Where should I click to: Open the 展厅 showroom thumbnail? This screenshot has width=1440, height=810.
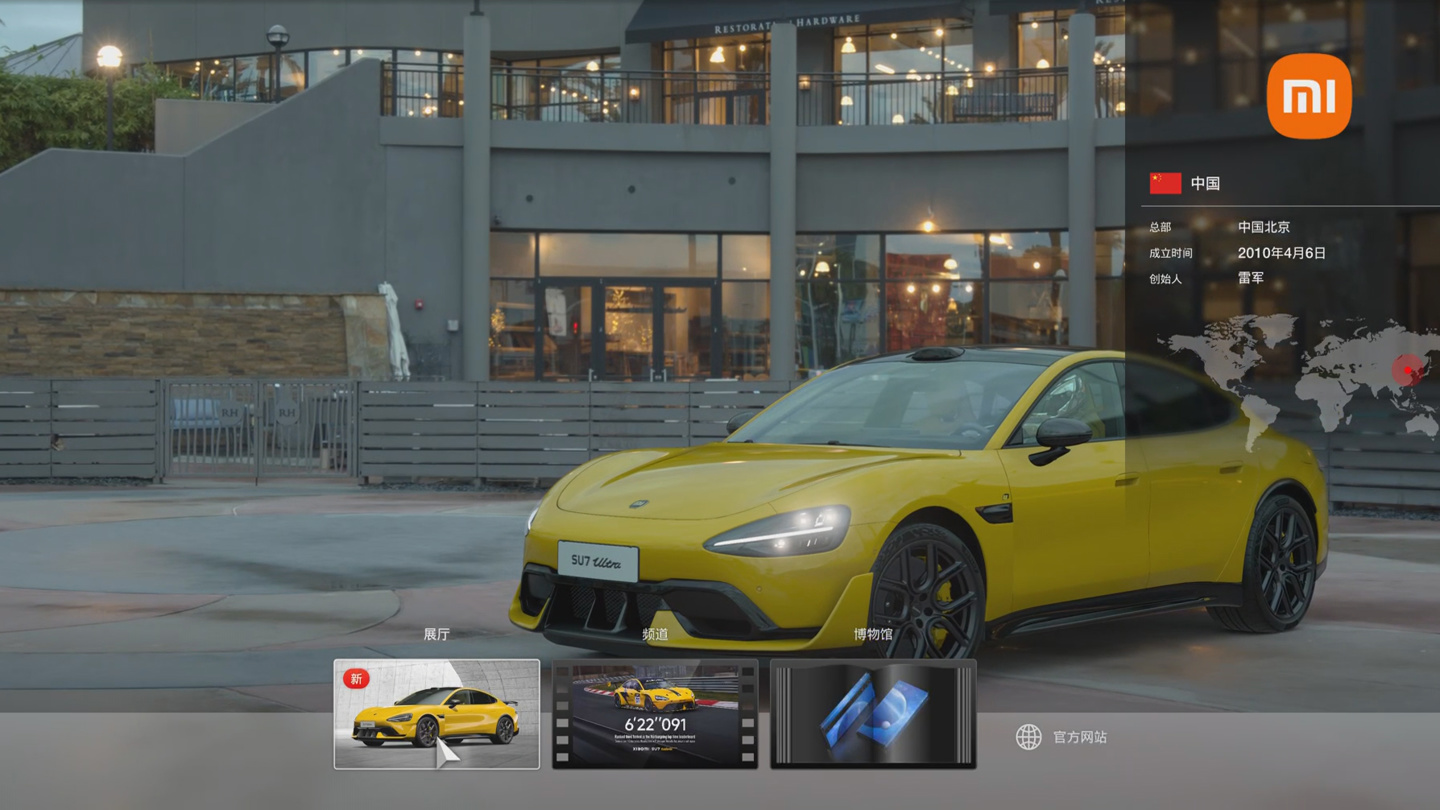click(x=436, y=714)
